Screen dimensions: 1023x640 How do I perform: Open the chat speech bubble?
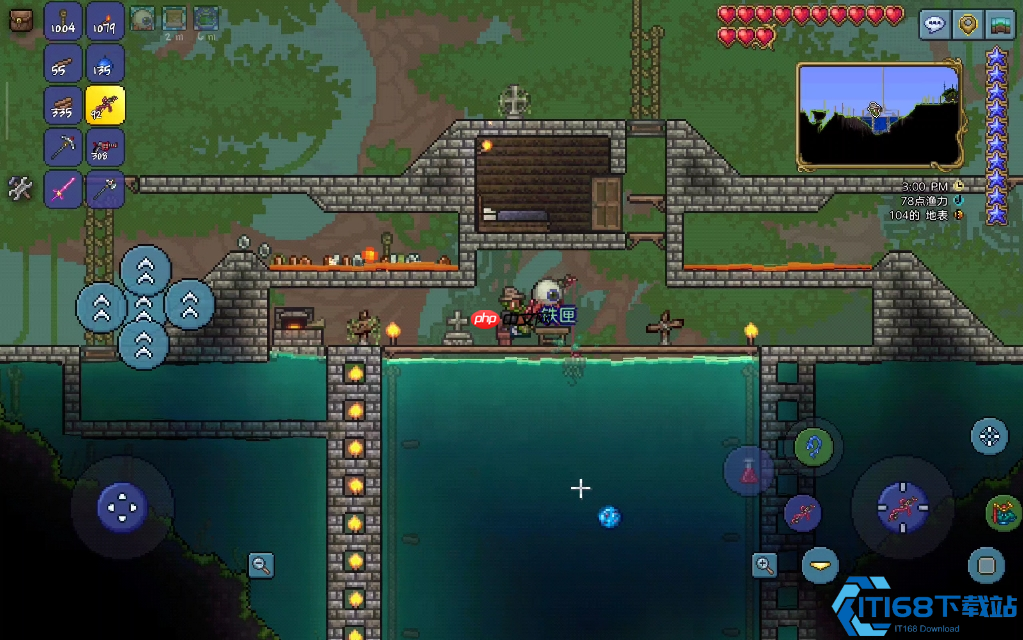(935, 24)
